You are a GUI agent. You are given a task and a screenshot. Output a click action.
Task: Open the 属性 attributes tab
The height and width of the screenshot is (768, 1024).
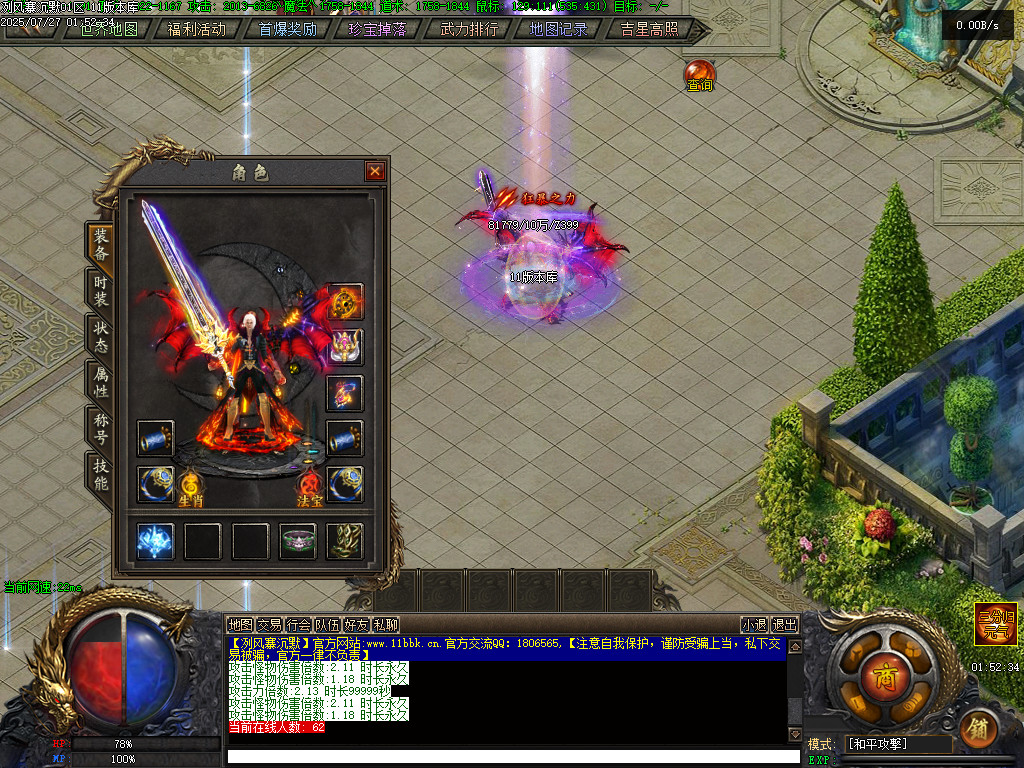pyautogui.click(x=101, y=381)
